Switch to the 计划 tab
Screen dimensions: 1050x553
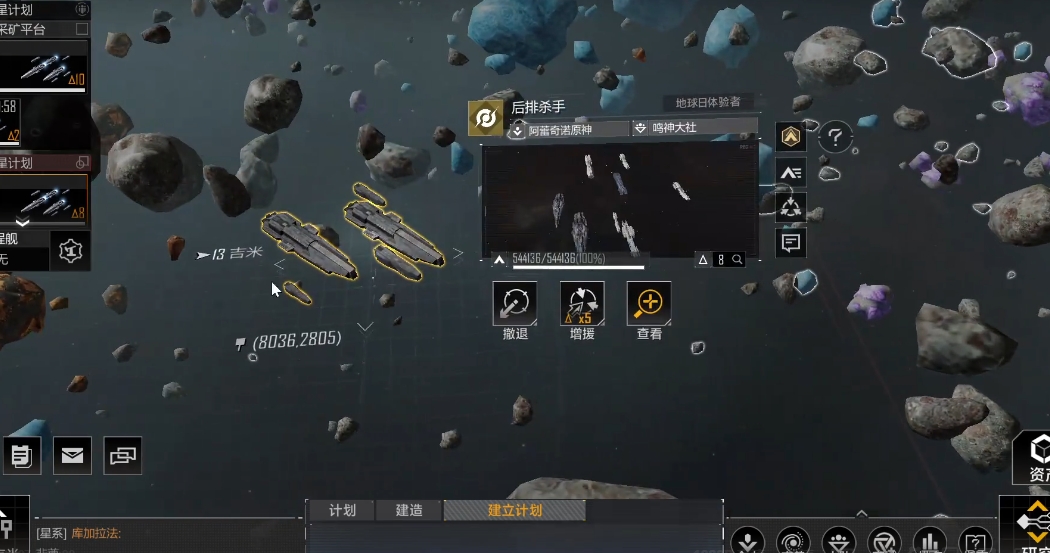click(x=342, y=510)
